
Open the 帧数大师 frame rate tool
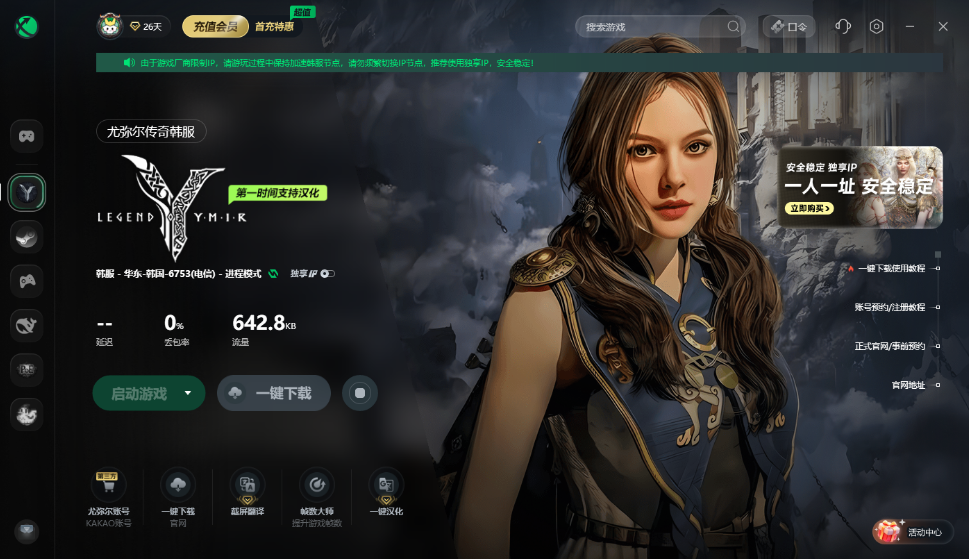pos(317,494)
